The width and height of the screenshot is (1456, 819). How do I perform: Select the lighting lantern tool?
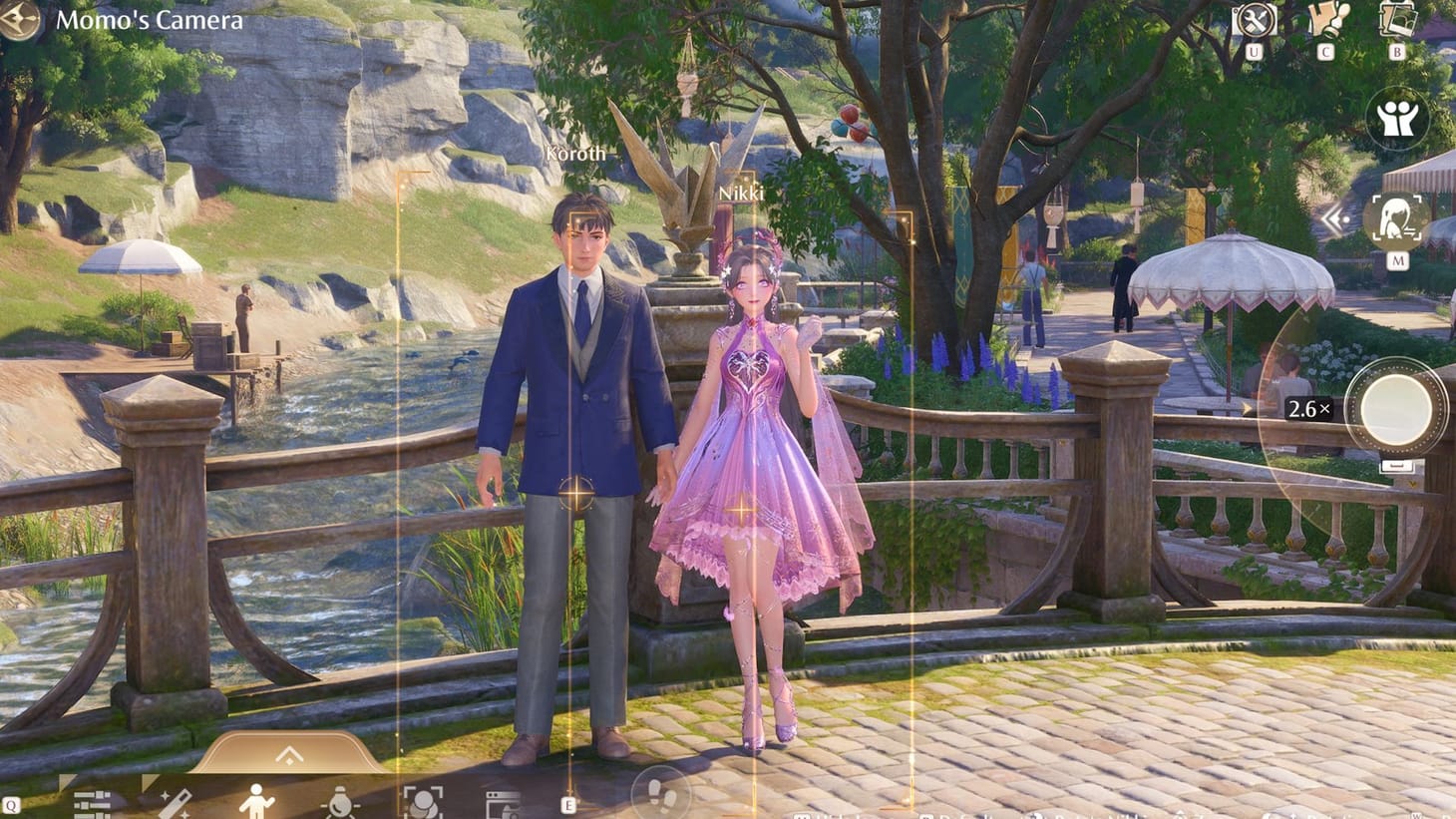click(339, 803)
